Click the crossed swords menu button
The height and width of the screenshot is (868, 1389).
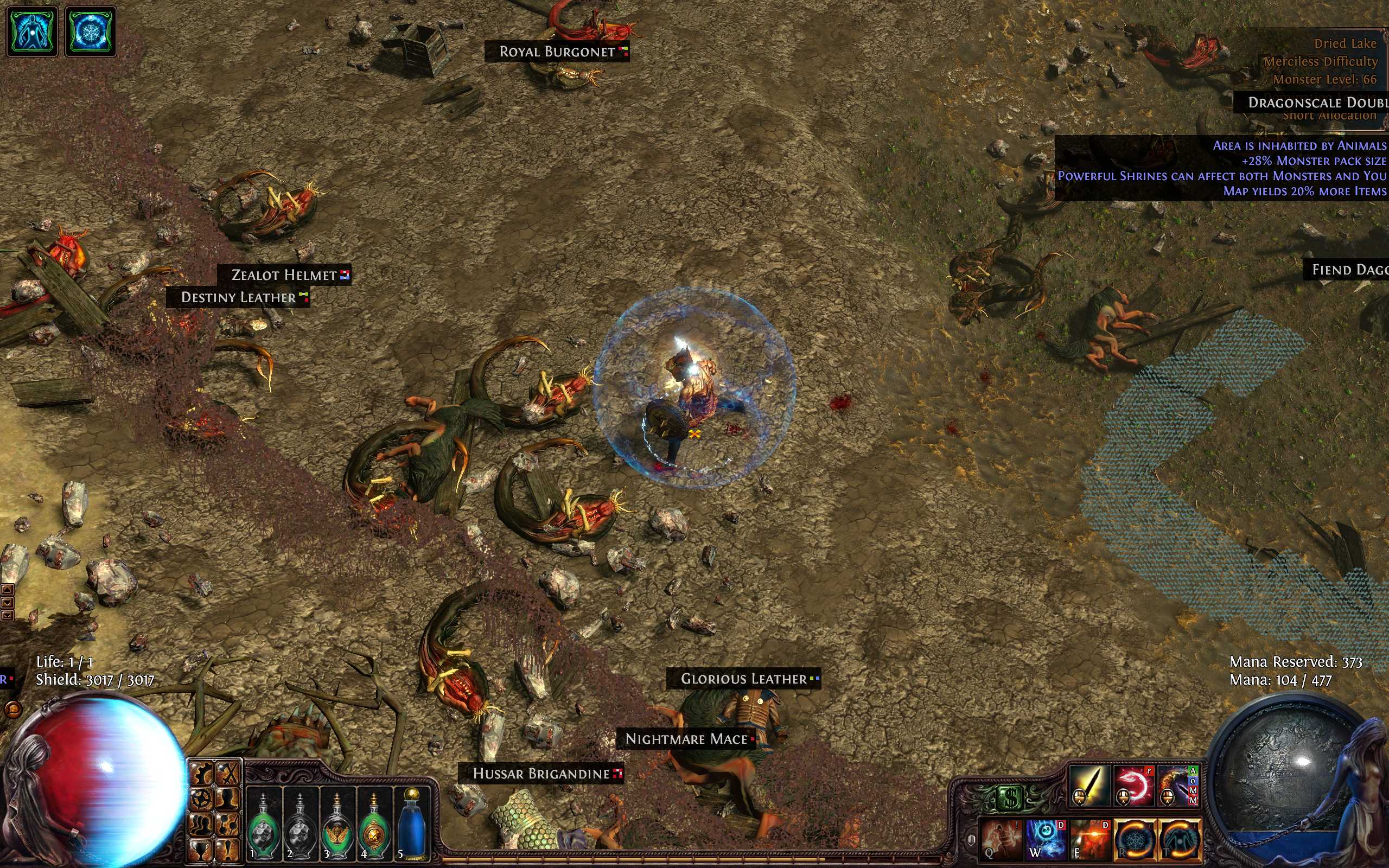click(229, 775)
